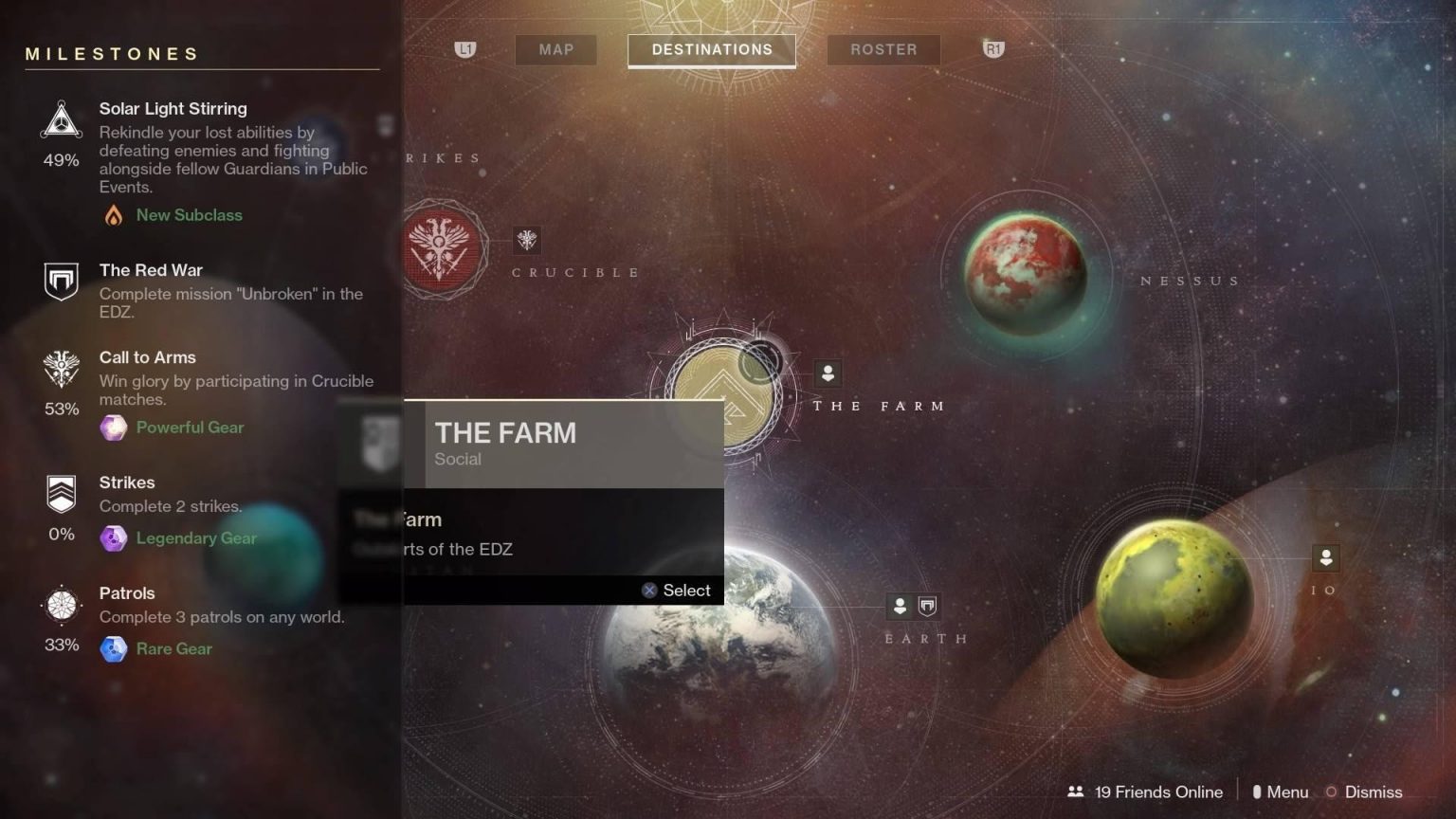
Task: Select the Call to Arms milestone
Action: click(x=148, y=357)
